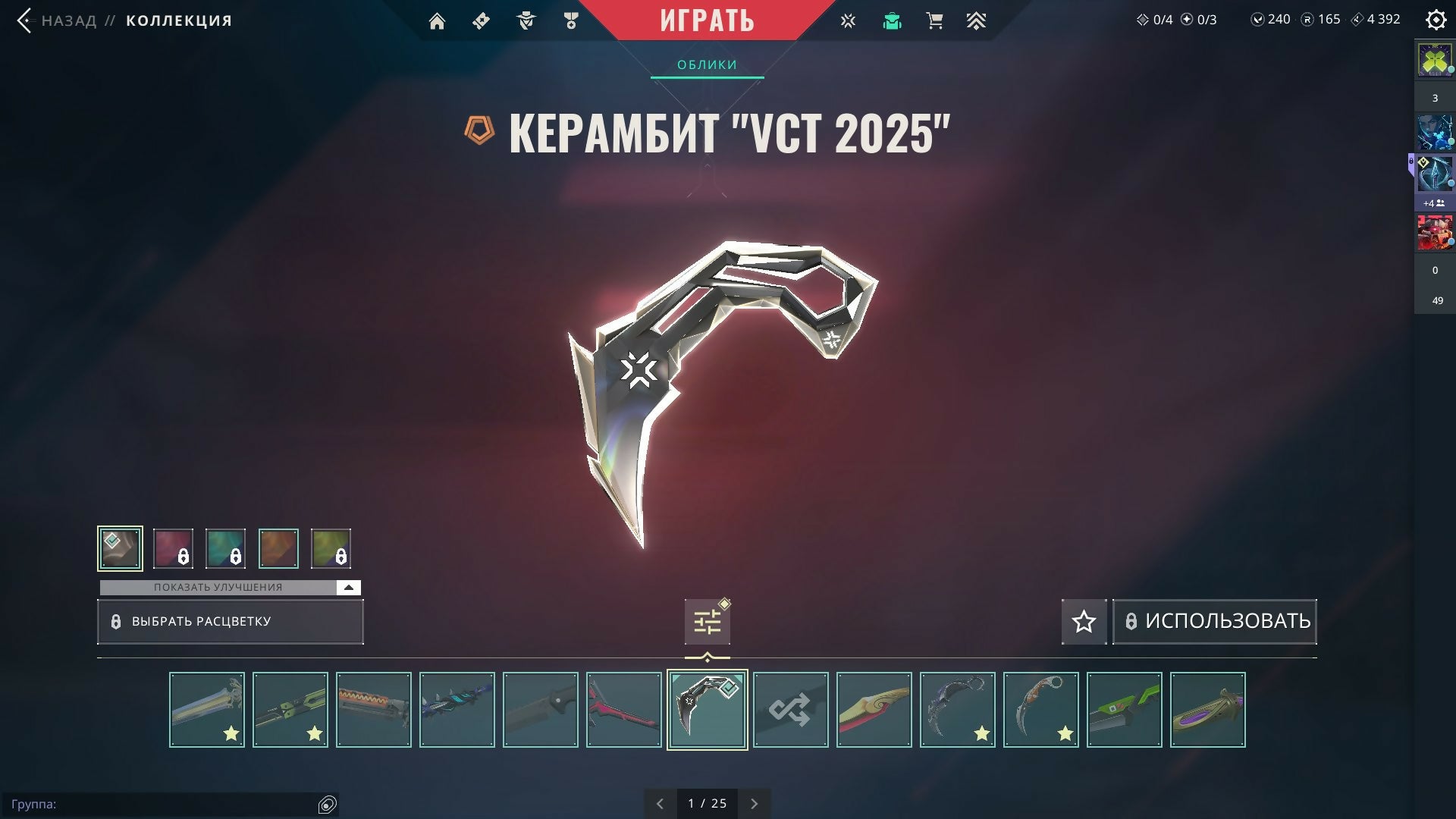The image size is (1456, 819).
Task: Click the ИСПОЛЬЗОВАТЬ equip button
Action: point(1214,622)
